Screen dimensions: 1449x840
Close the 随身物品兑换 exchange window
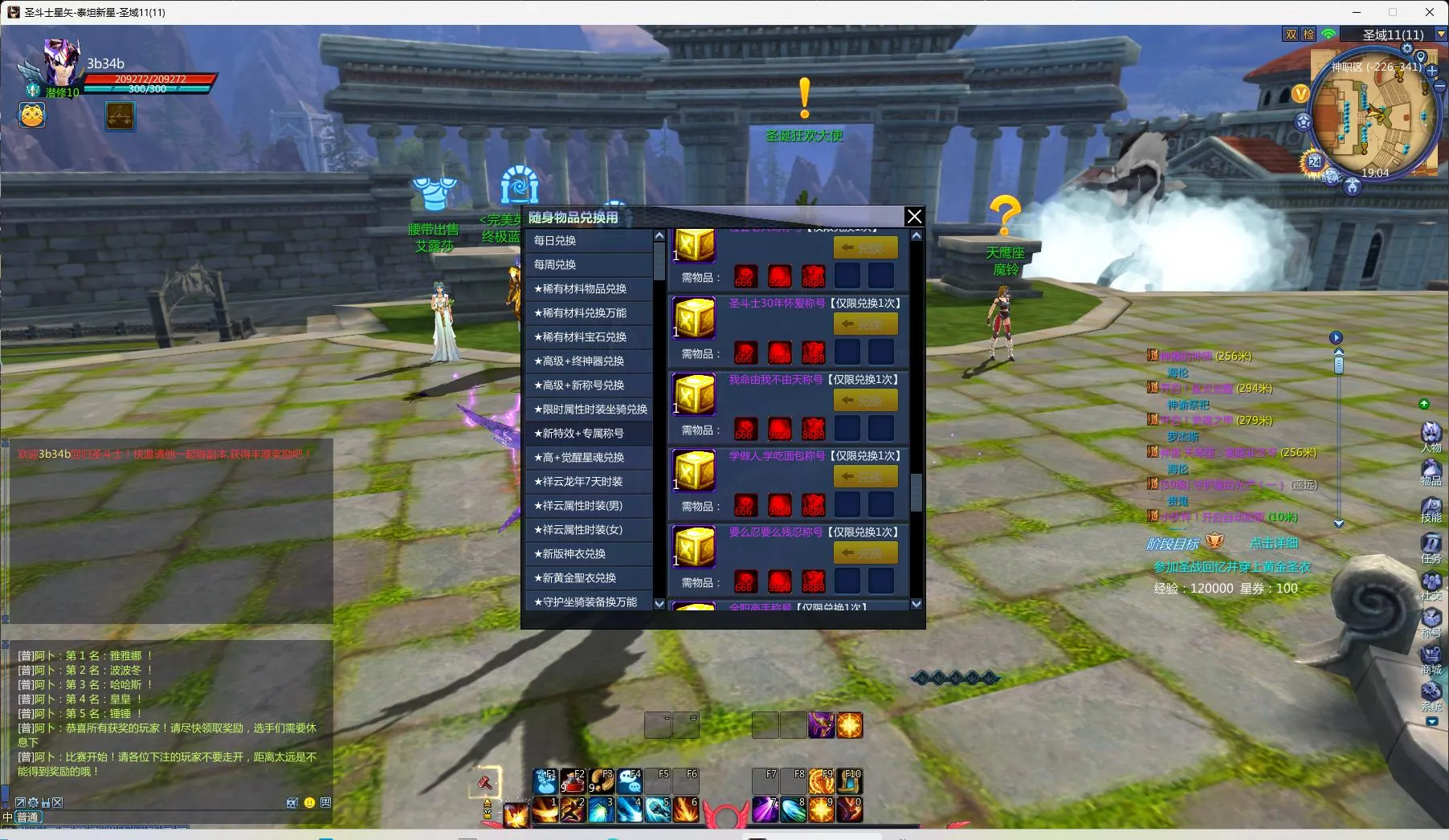click(914, 216)
